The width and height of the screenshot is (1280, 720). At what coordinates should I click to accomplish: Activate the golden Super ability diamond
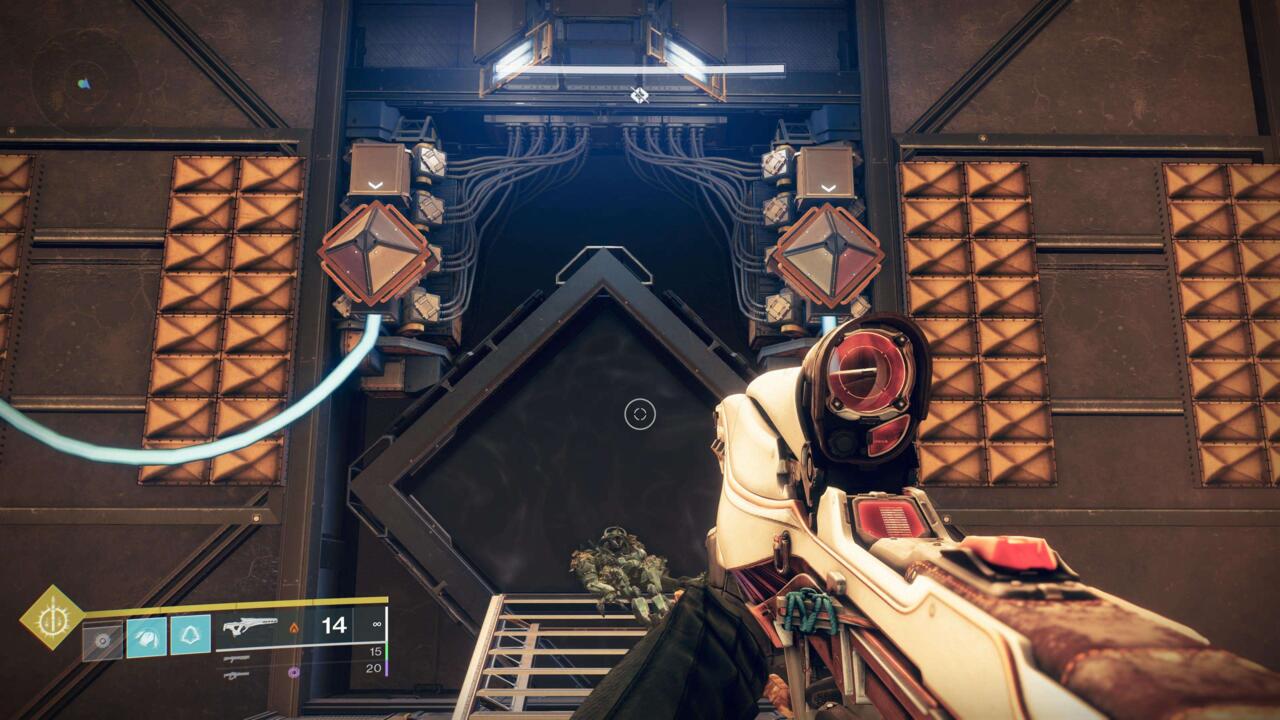(50, 615)
